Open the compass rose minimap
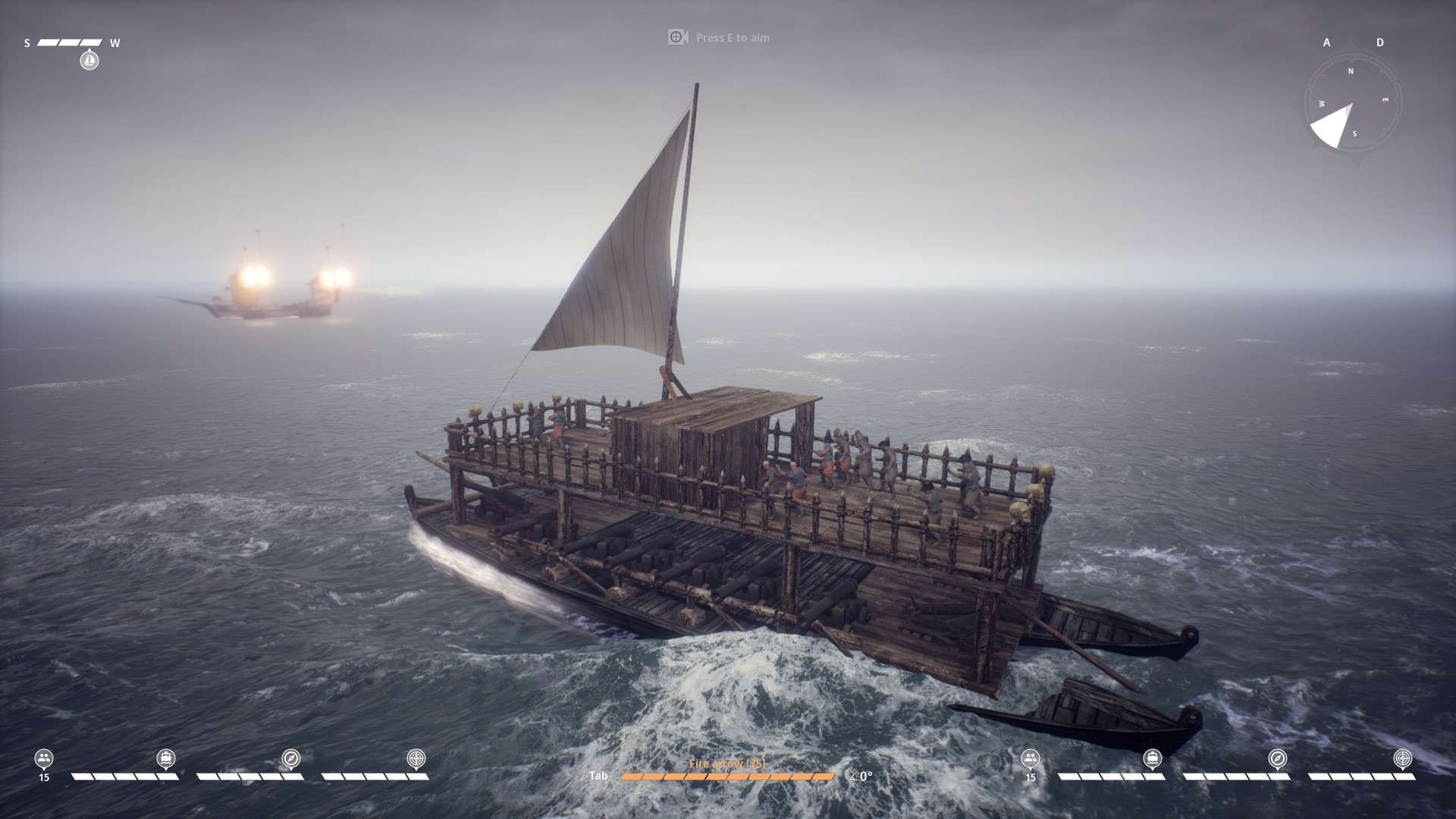This screenshot has width=1456, height=819. point(1352,104)
